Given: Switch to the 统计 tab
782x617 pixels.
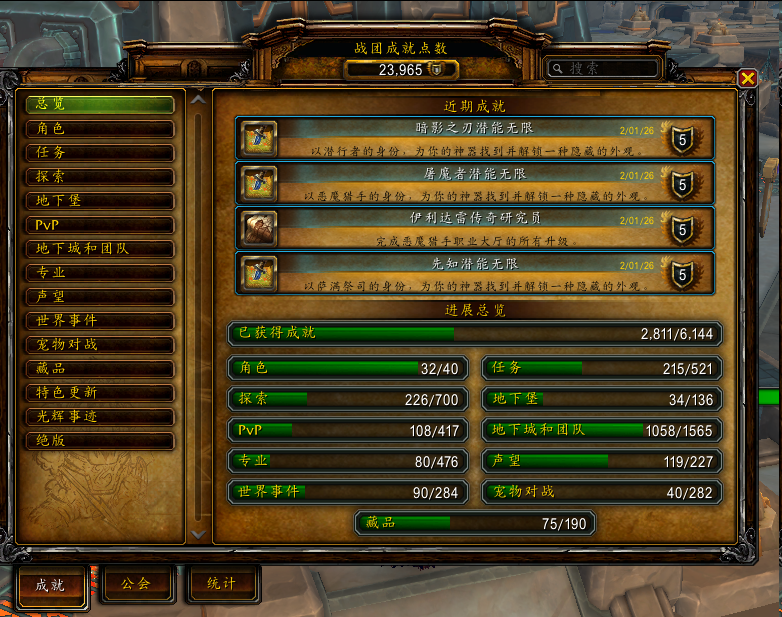Looking at the screenshot, I should click(x=222, y=584).
